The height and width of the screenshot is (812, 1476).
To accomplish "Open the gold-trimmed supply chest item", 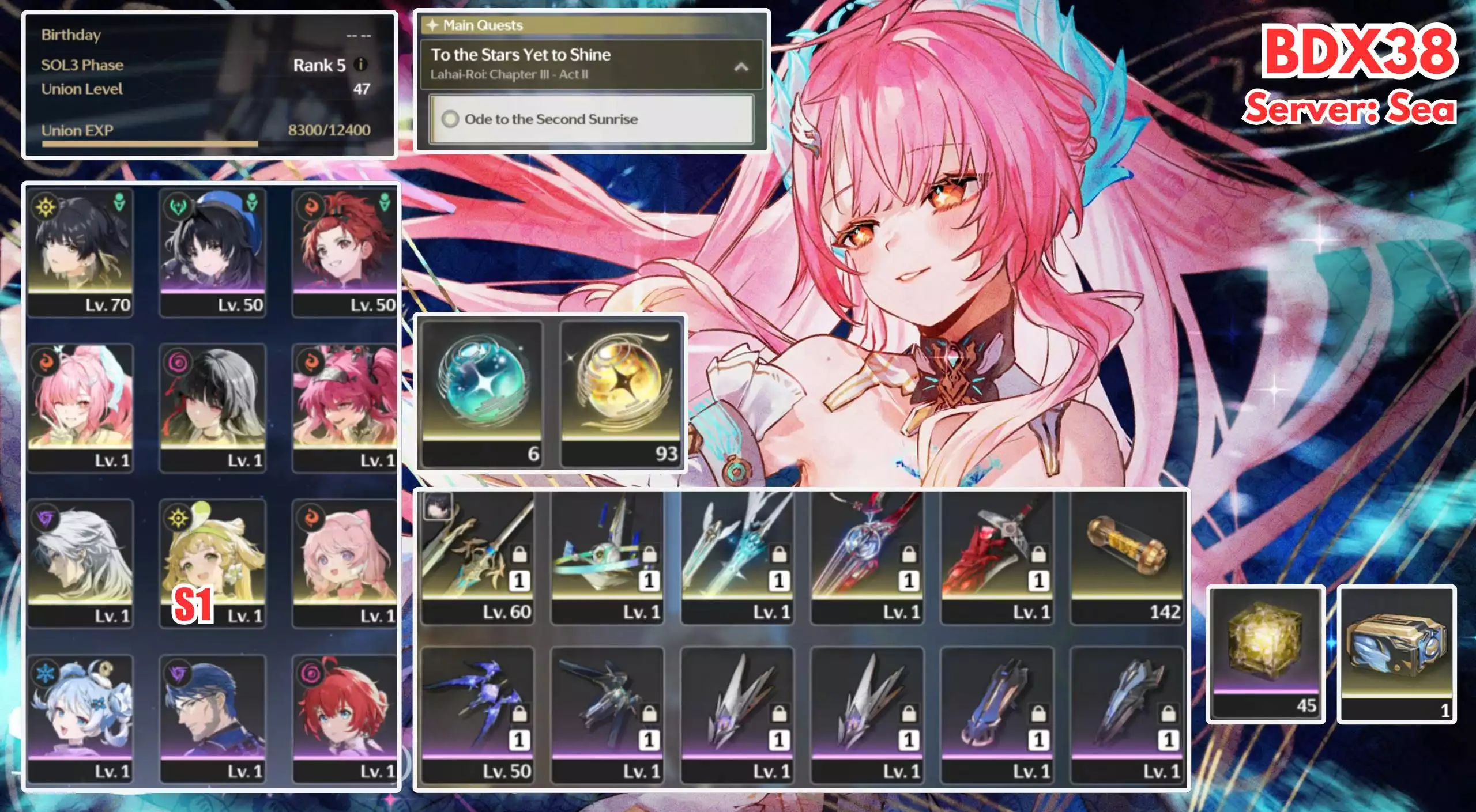I will tap(1396, 654).
